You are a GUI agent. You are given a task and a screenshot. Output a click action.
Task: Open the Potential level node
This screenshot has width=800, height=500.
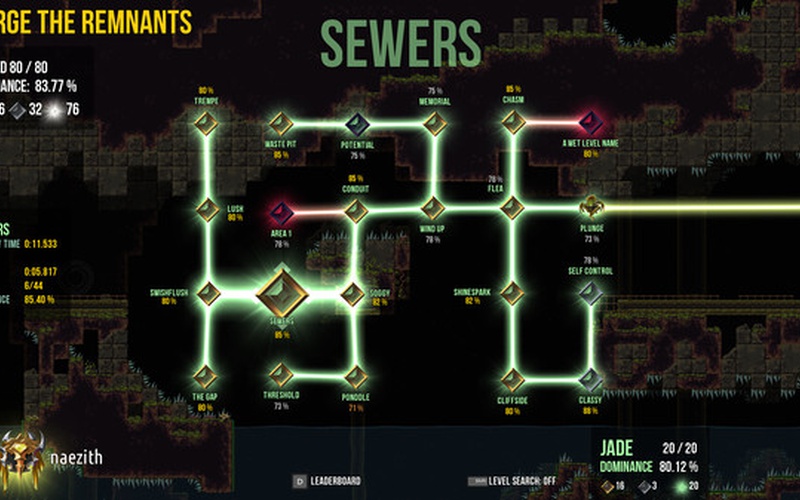click(x=357, y=124)
